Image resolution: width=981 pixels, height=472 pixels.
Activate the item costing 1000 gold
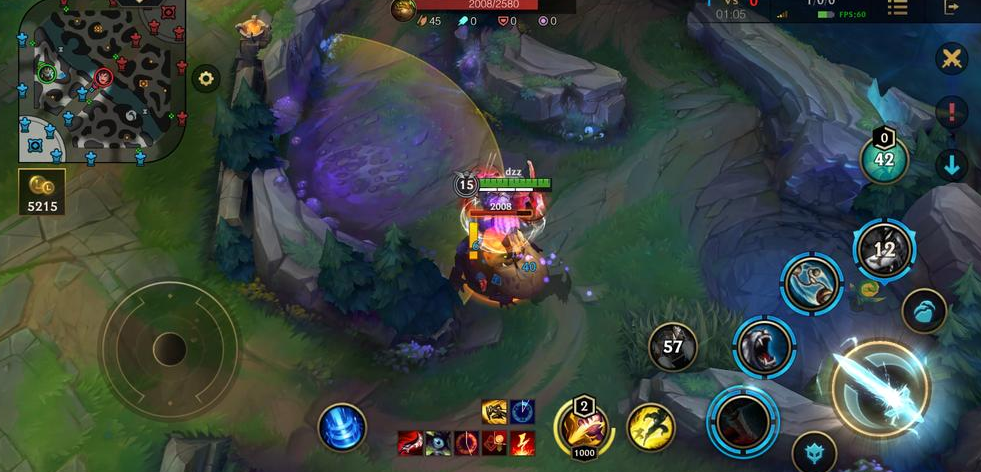pos(584,429)
